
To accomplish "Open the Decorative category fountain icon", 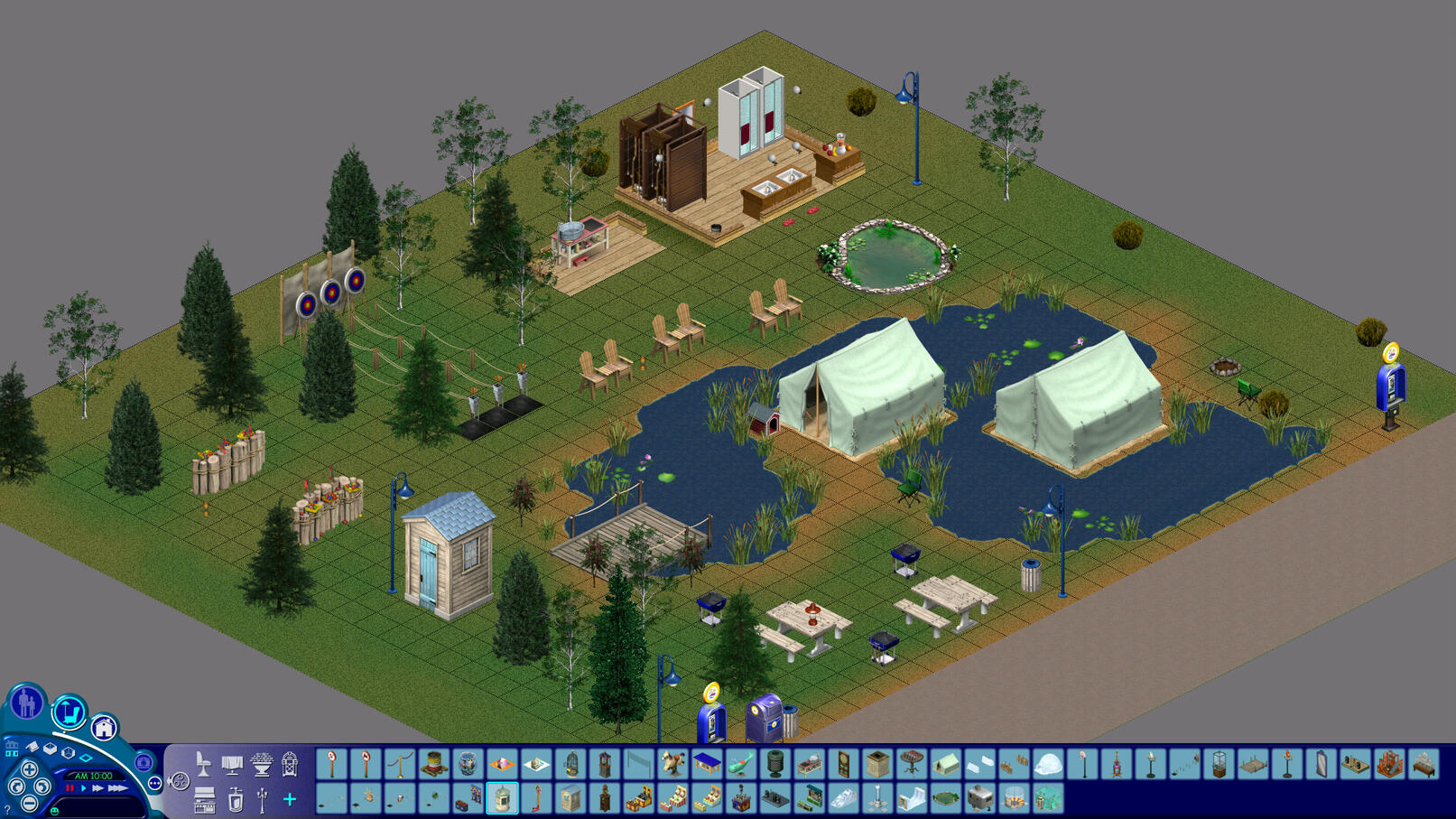I will pyautogui.click(x=262, y=763).
